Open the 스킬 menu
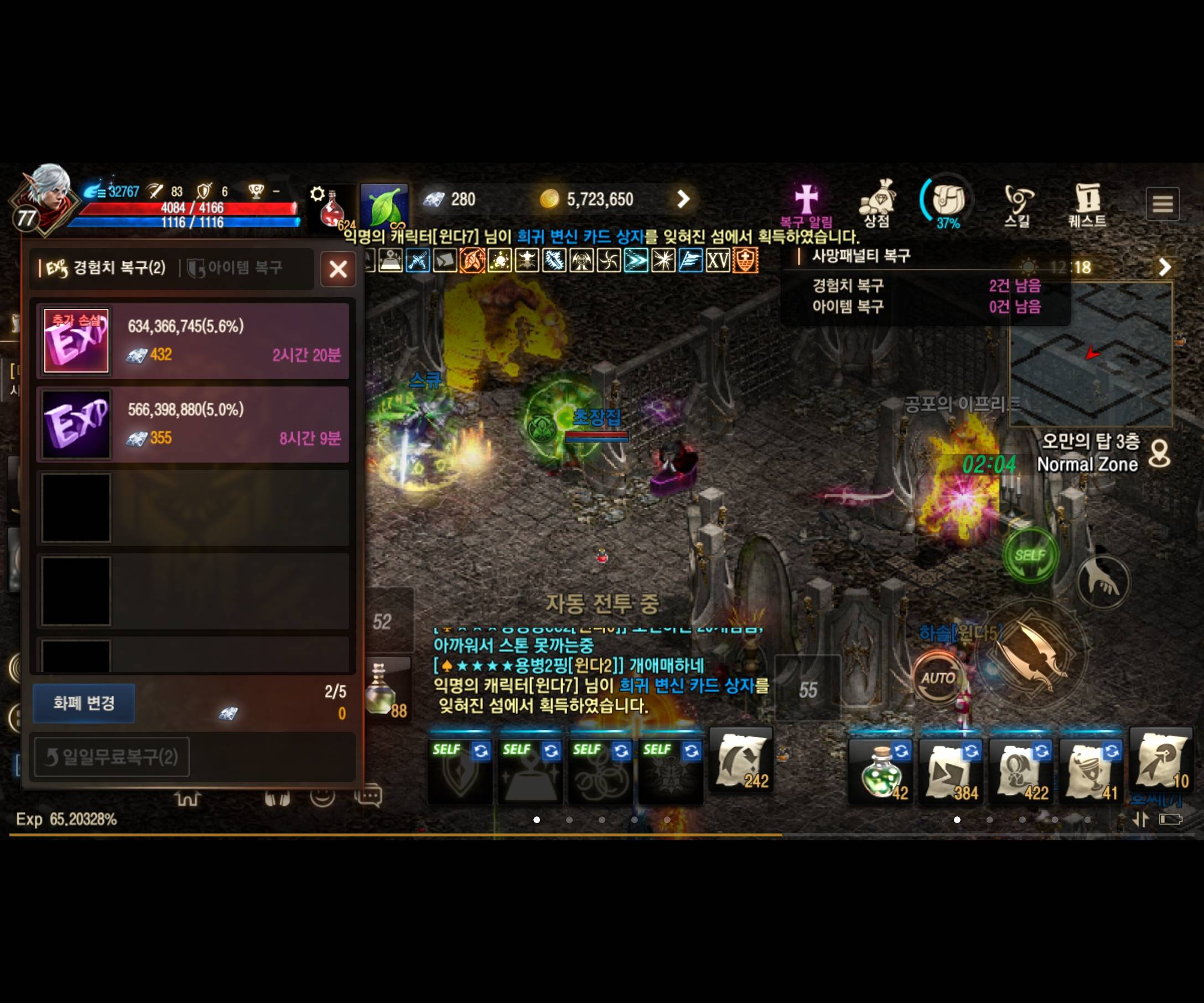The image size is (1204, 1003). click(x=1019, y=201)
